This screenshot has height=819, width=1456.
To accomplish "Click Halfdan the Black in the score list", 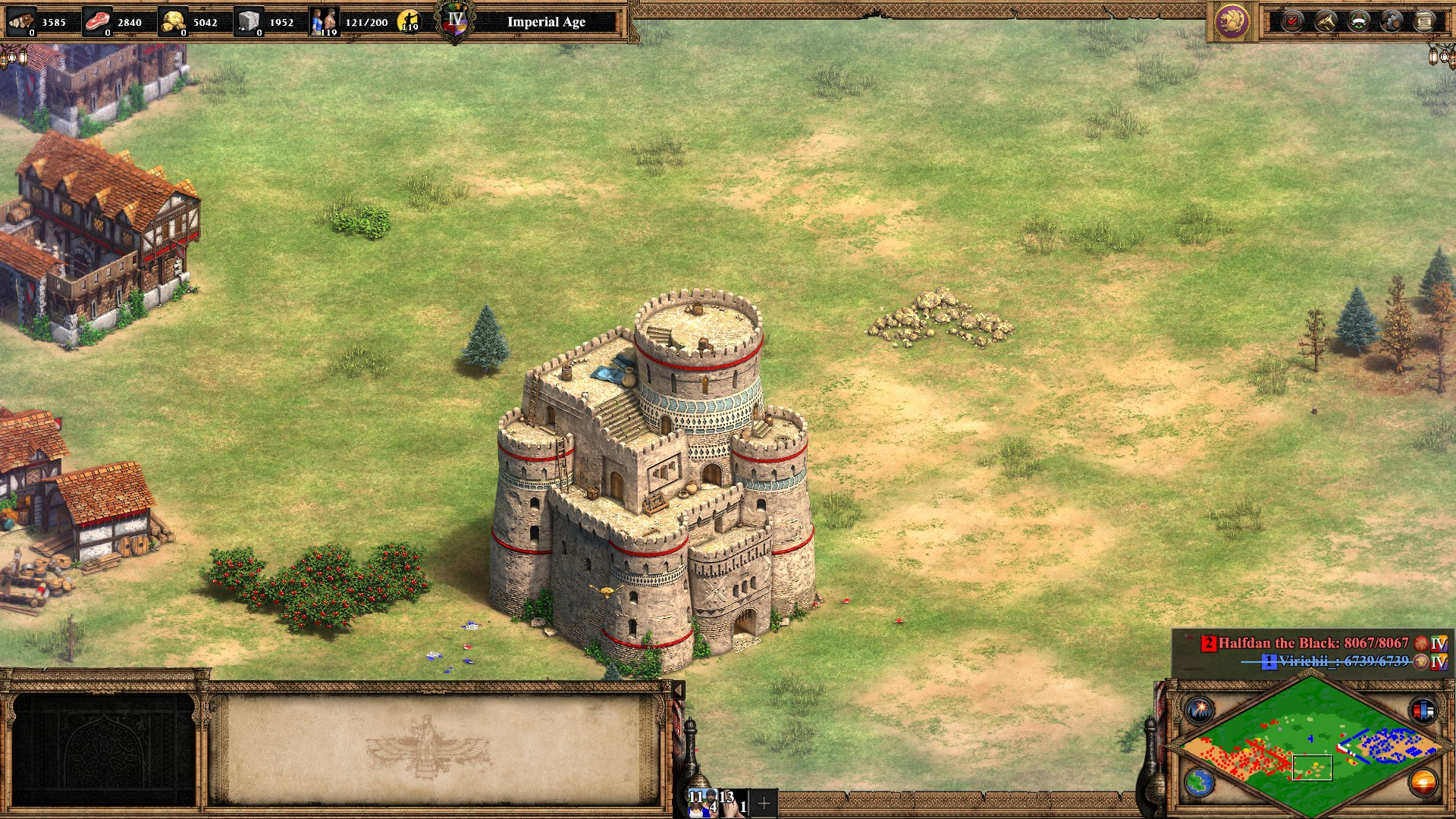I will click(1312, 643).
